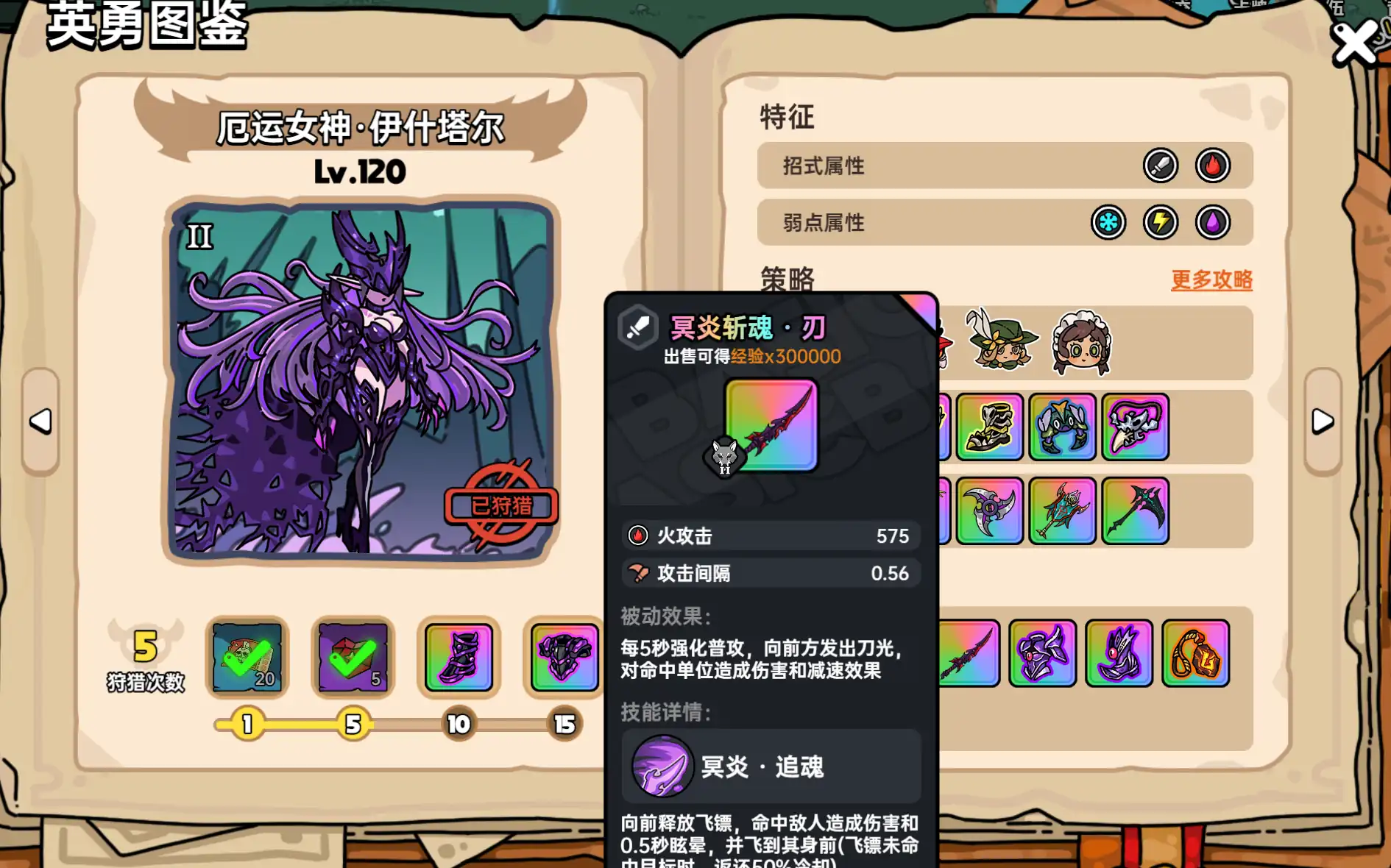Click the fire attack stat icon in the tooltip
Viewport: 1391px width, 868px height.
640,536
